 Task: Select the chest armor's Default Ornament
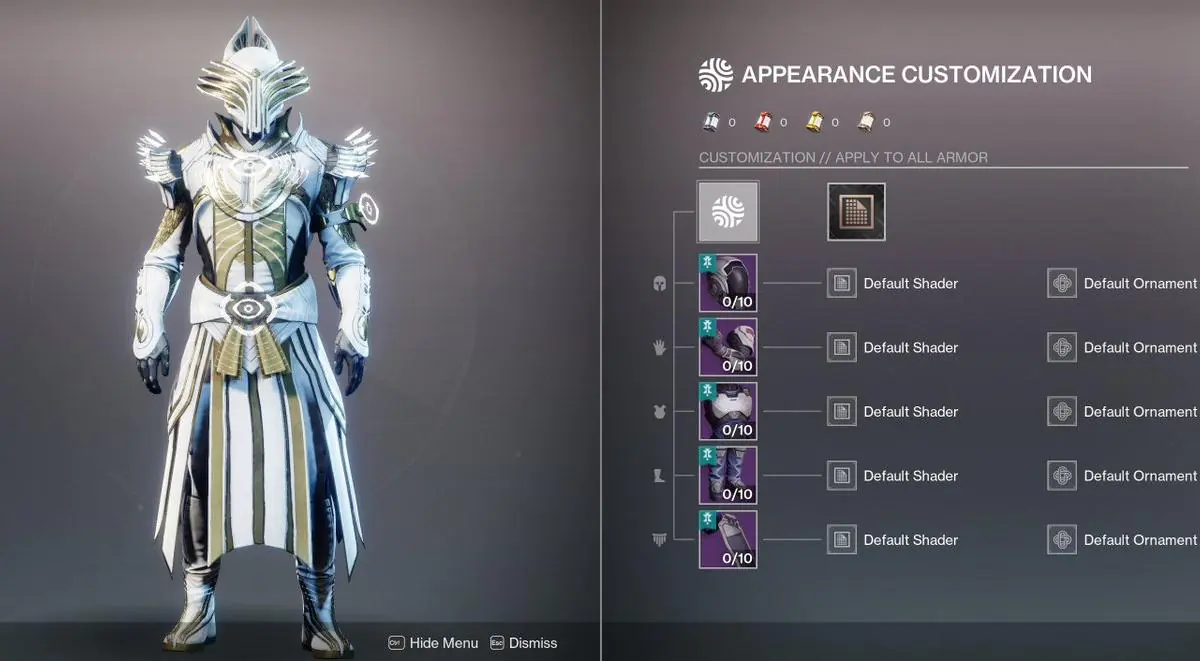pyautogui.click(x=1062, y=411)
